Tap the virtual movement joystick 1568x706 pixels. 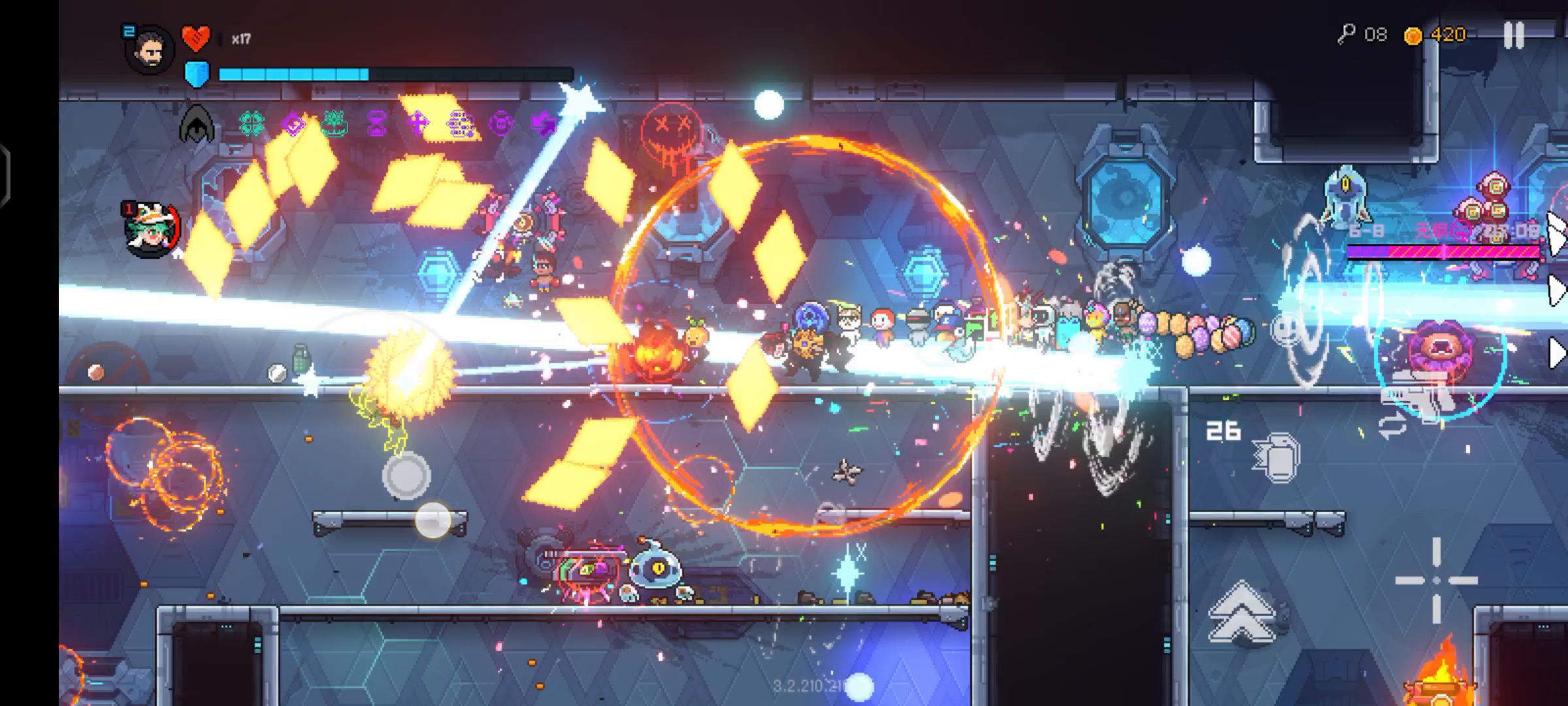click(x=406, y=475)
